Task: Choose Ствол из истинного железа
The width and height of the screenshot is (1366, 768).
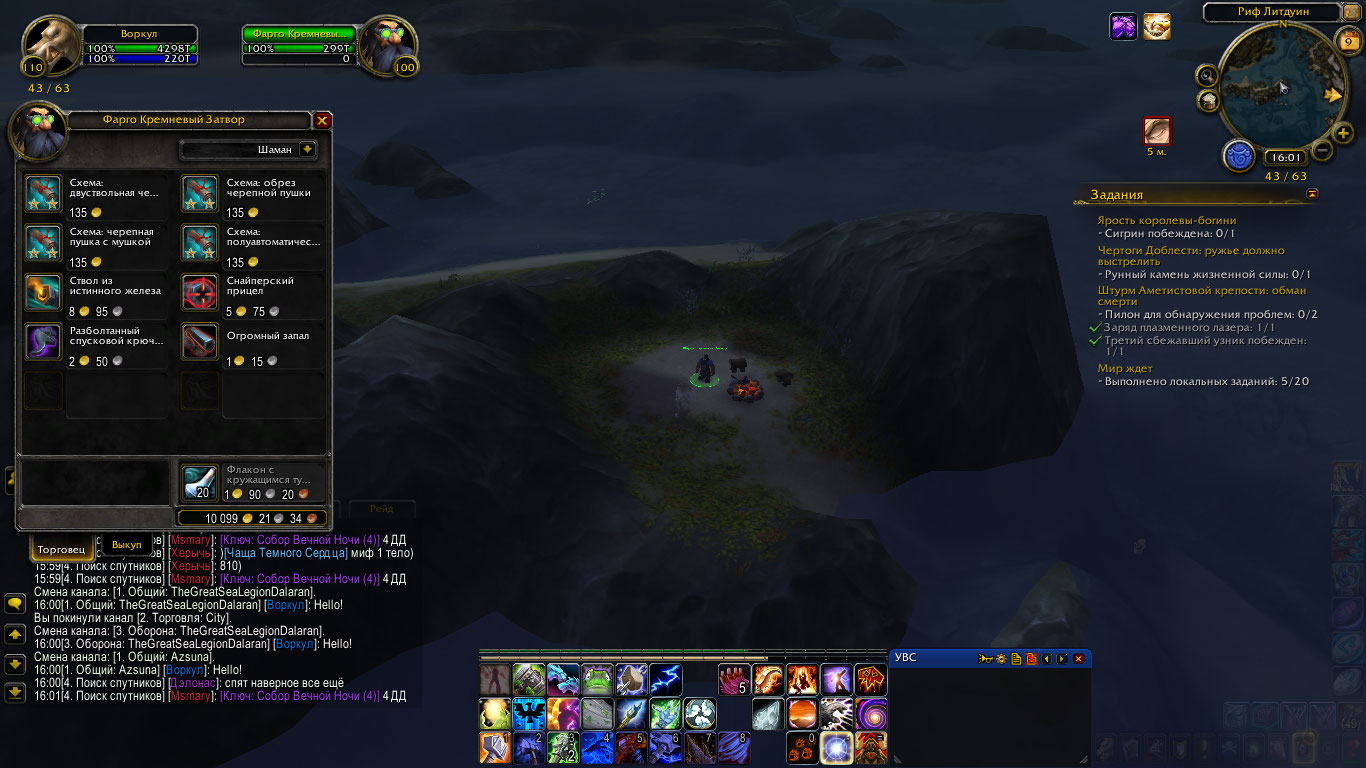Action: click(43, 293)
